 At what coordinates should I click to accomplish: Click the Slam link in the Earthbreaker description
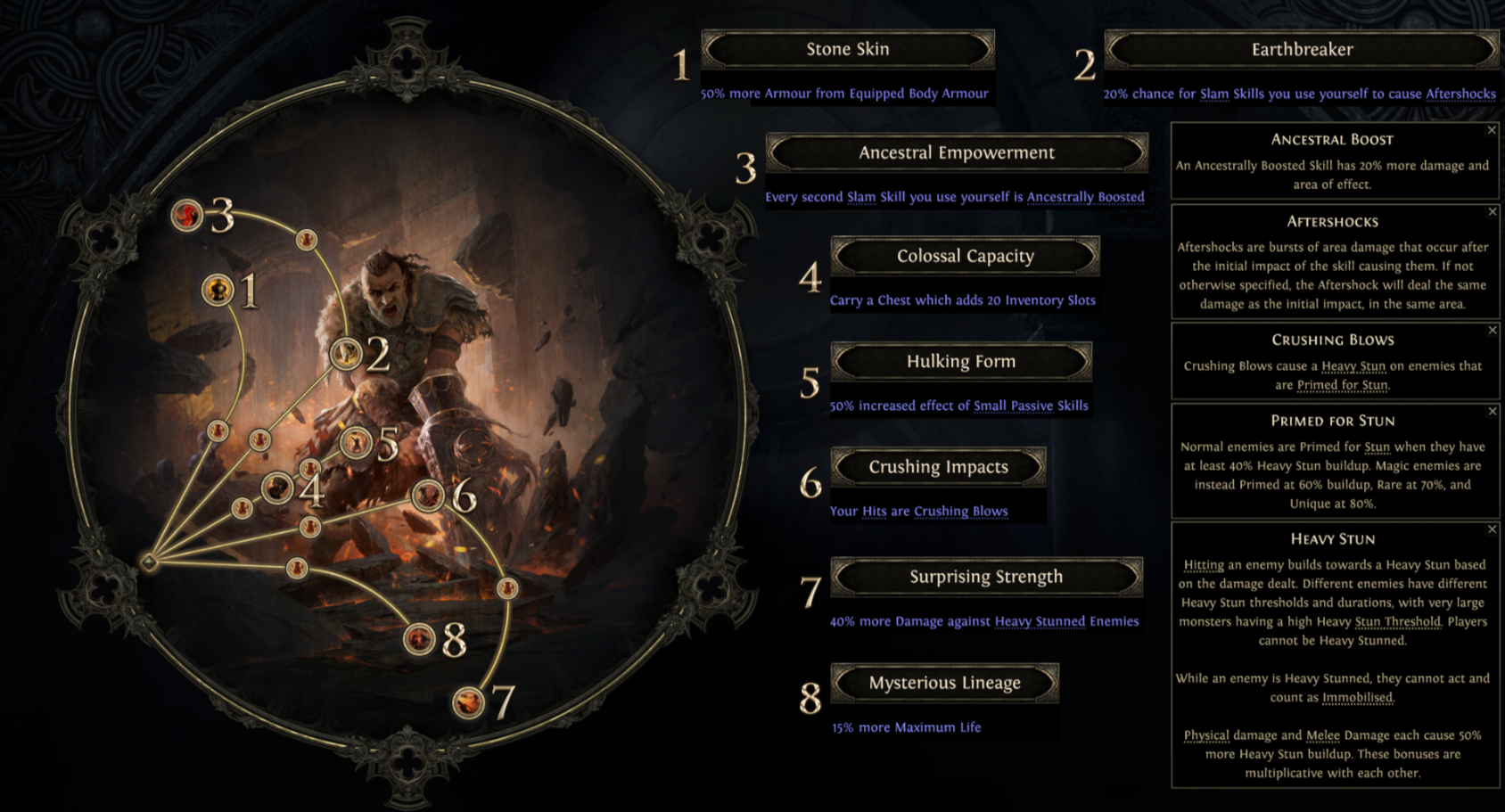tap(1213, 92)
